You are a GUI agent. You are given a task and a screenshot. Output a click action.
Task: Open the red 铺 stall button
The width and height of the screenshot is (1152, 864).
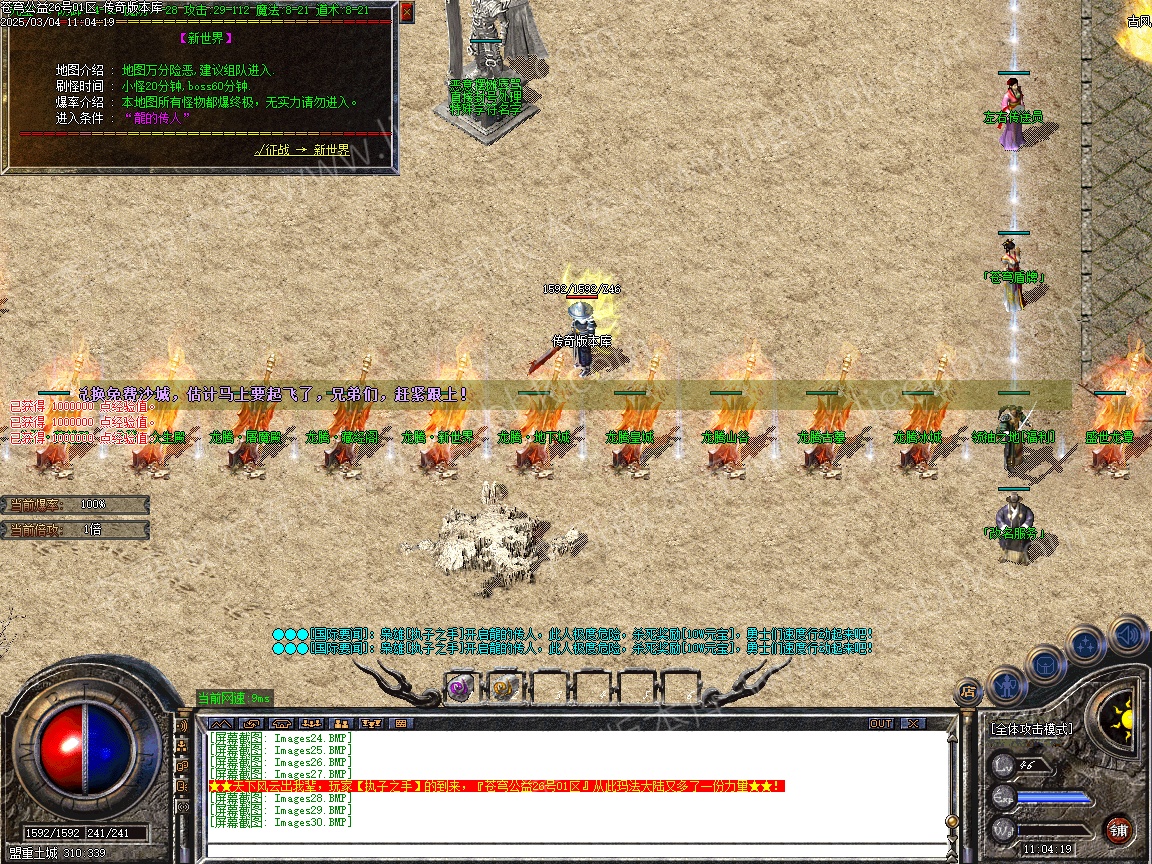pos(1118,829)
